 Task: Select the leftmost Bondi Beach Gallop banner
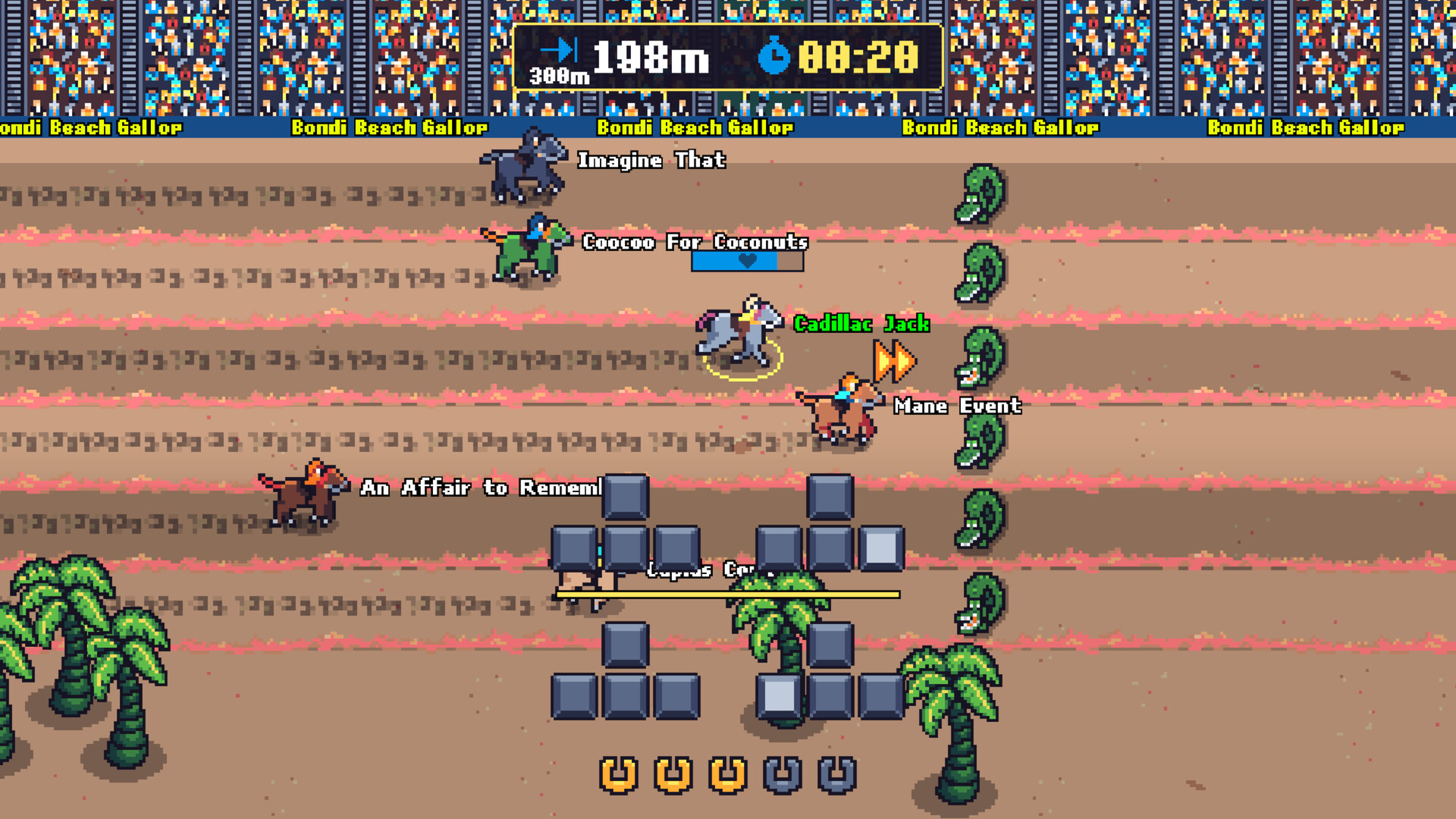(x=91, y=127)
